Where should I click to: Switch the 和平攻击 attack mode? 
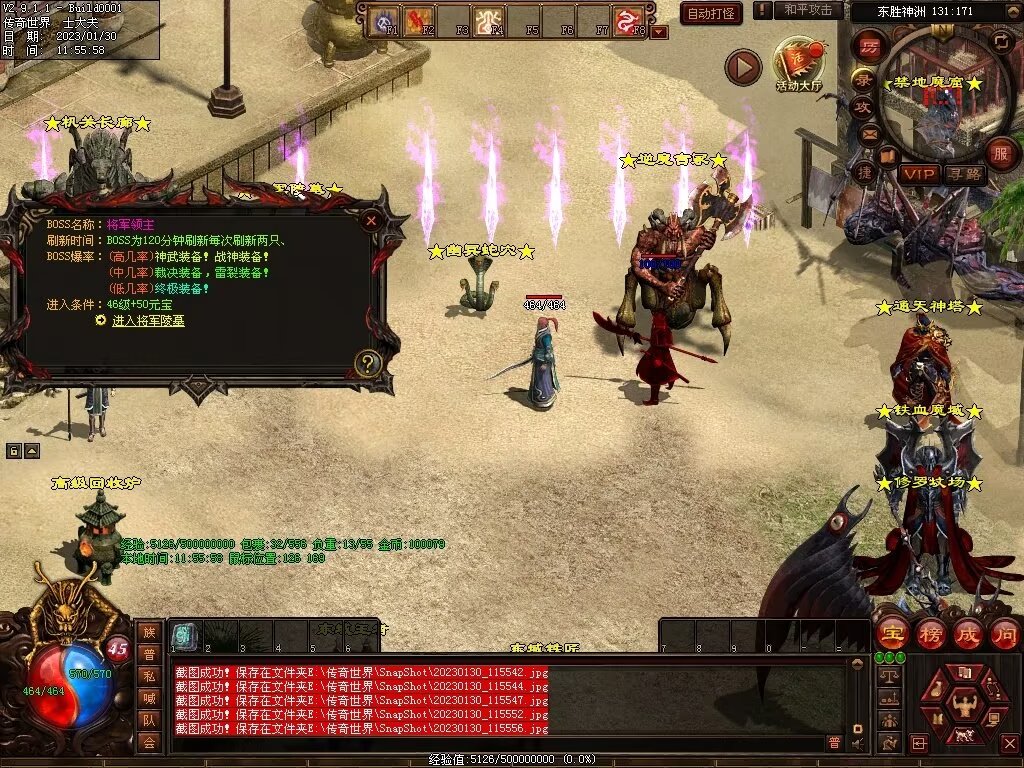tap(807, 10)
